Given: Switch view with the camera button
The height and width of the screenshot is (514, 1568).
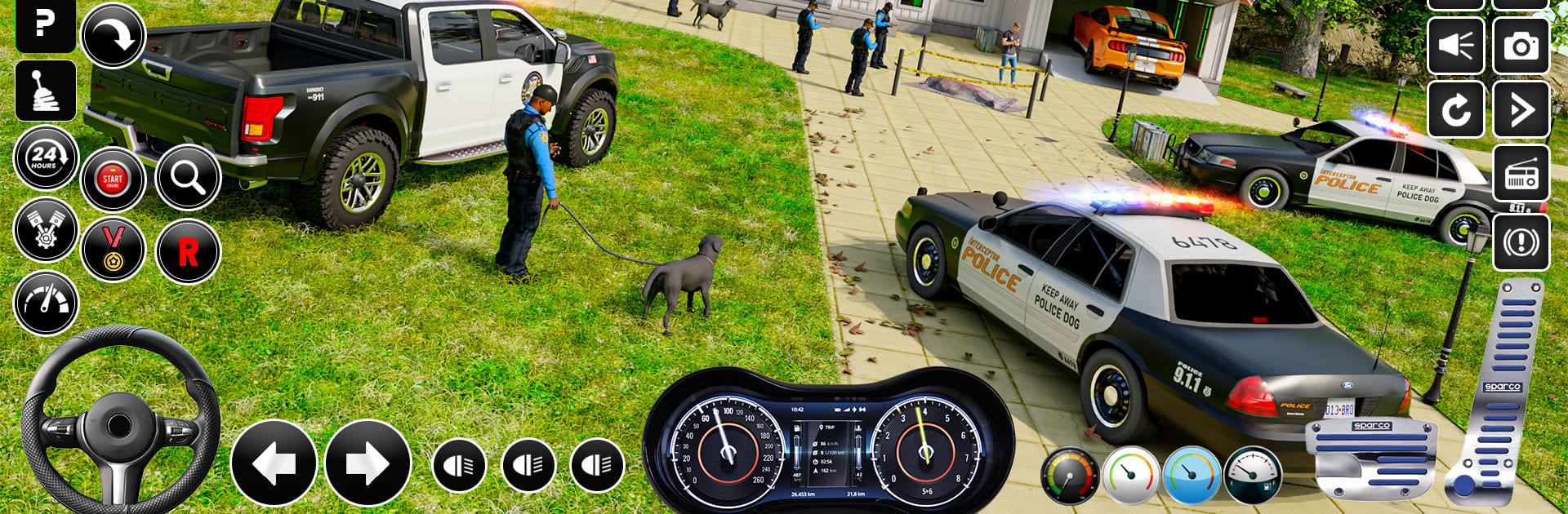Looking at the screenshot, I should click(1521, 46).
